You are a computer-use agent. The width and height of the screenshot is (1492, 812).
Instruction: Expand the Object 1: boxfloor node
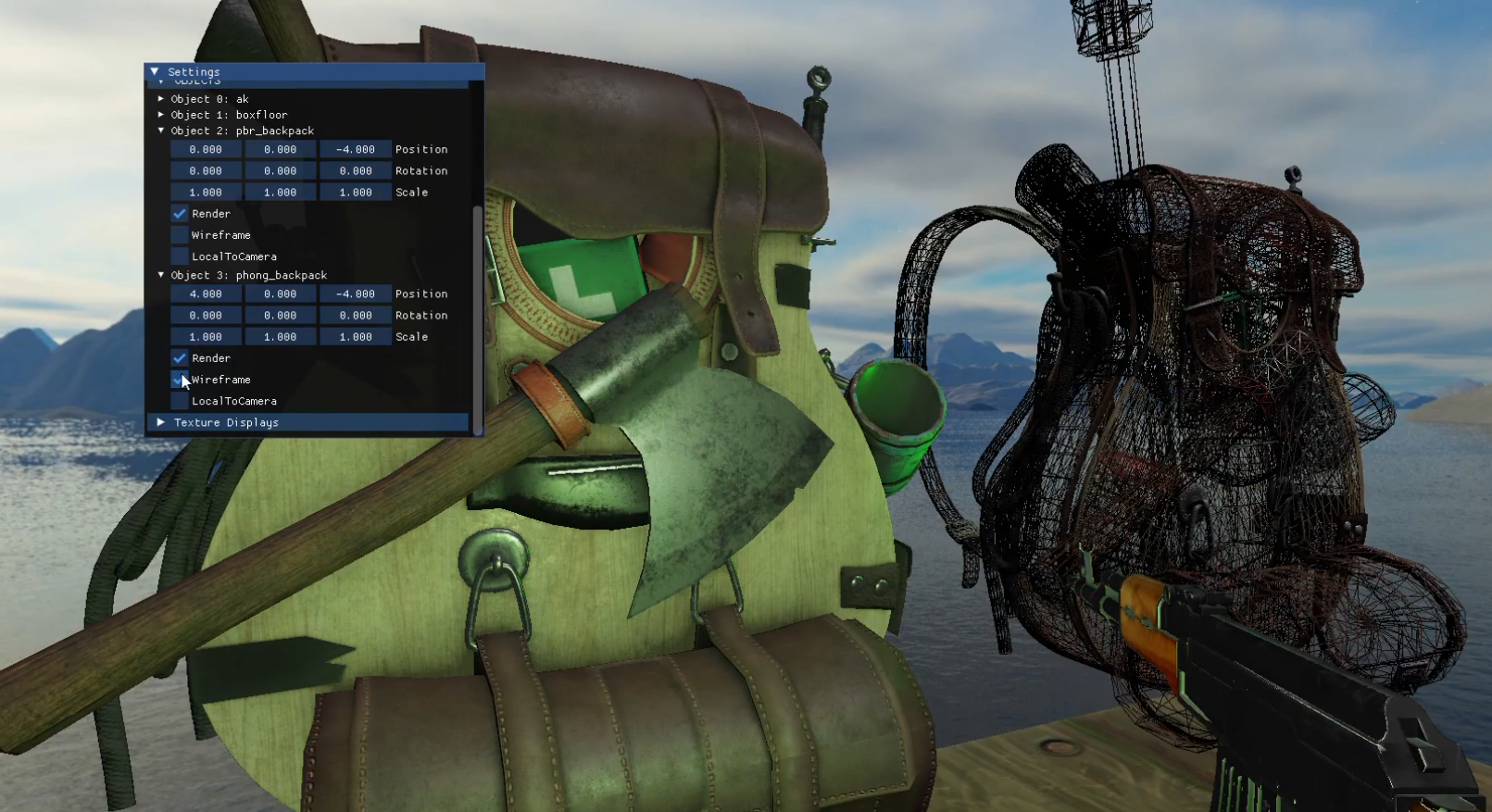pos(161,114)
